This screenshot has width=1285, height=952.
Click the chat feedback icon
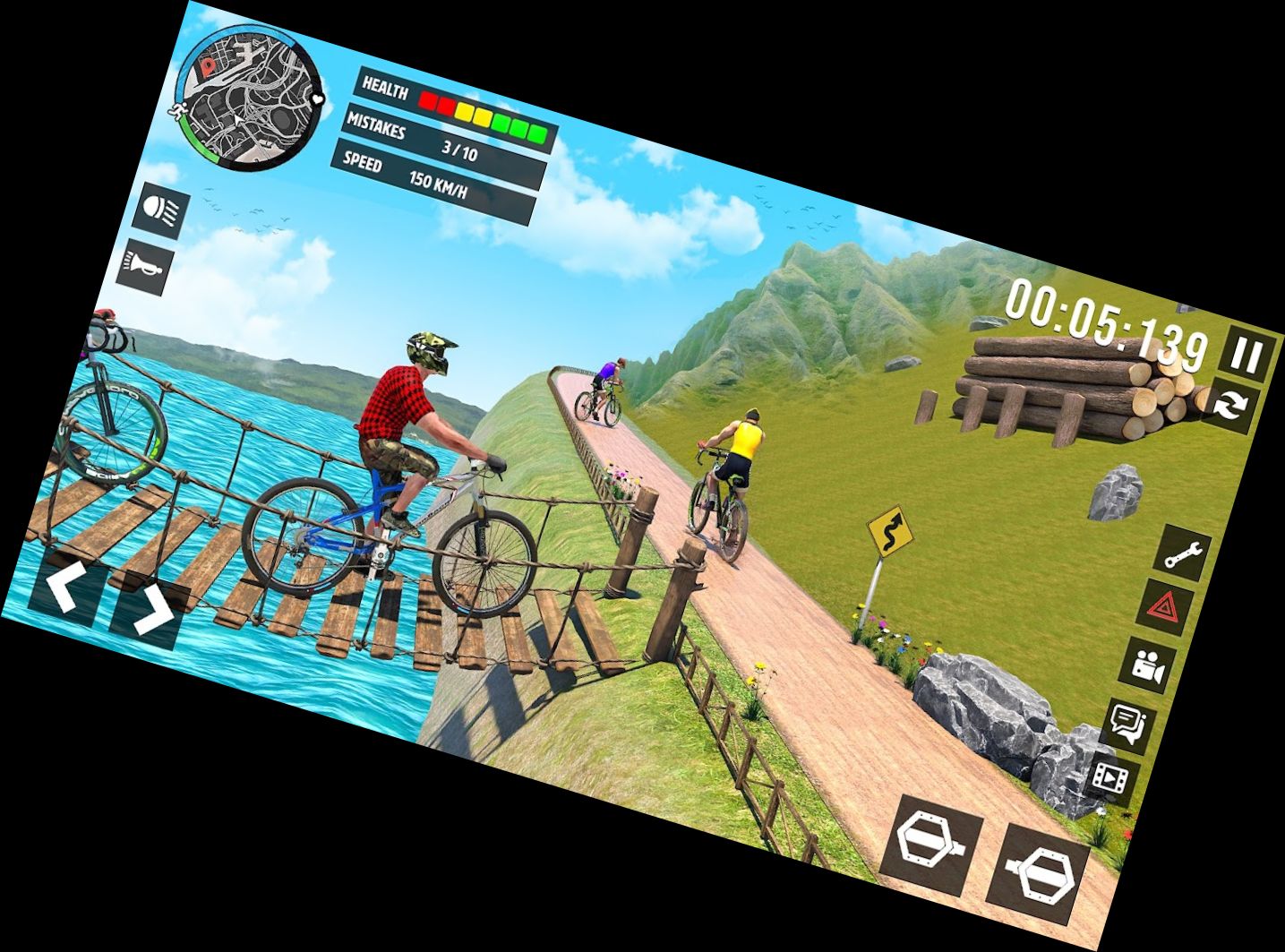click(1127, 723)
